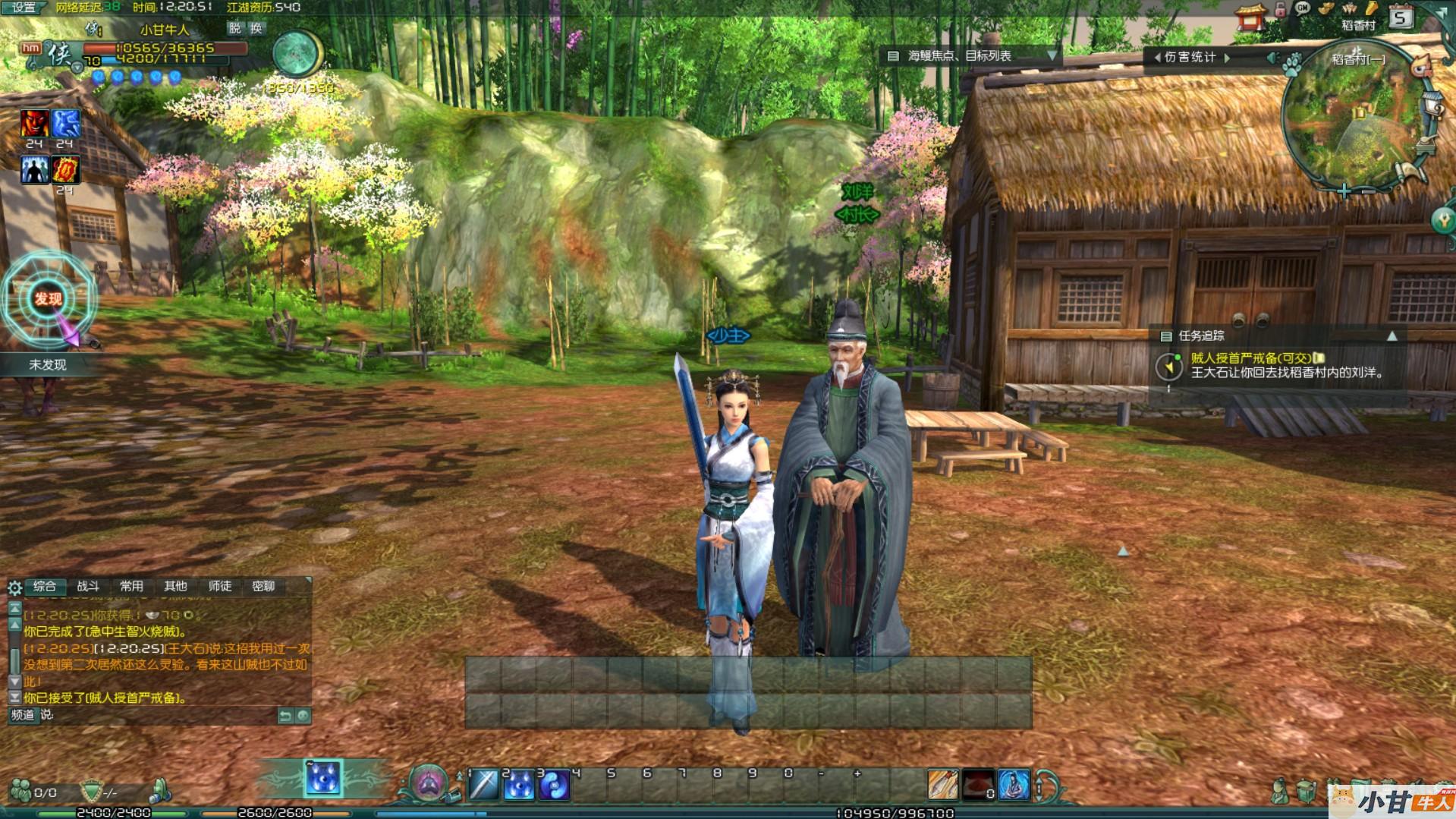Click the chat message input field
This screenshot has height=819, width=1456.
(x=159, y=715)
